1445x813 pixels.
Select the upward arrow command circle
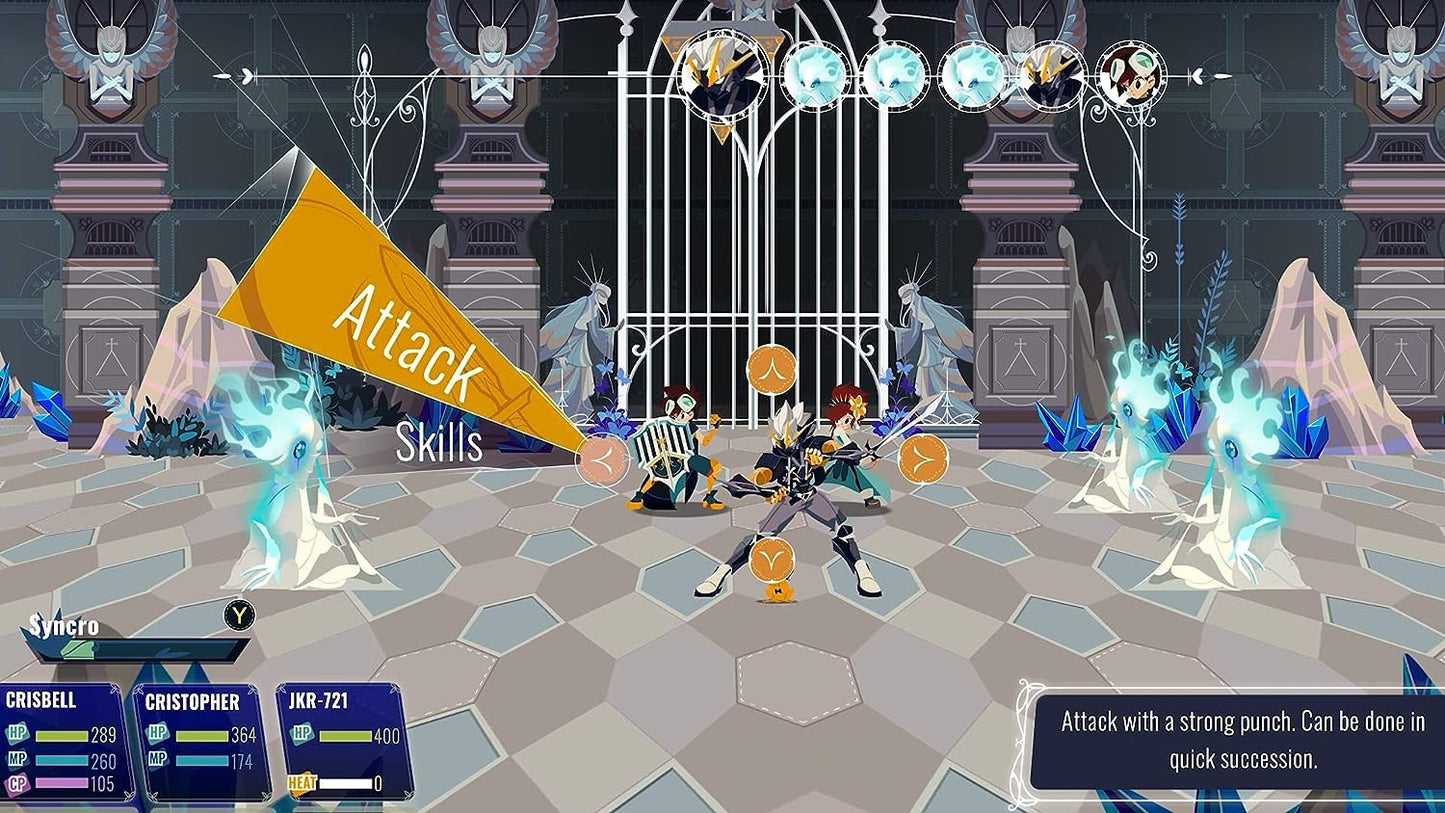click(x=772, y=368)
